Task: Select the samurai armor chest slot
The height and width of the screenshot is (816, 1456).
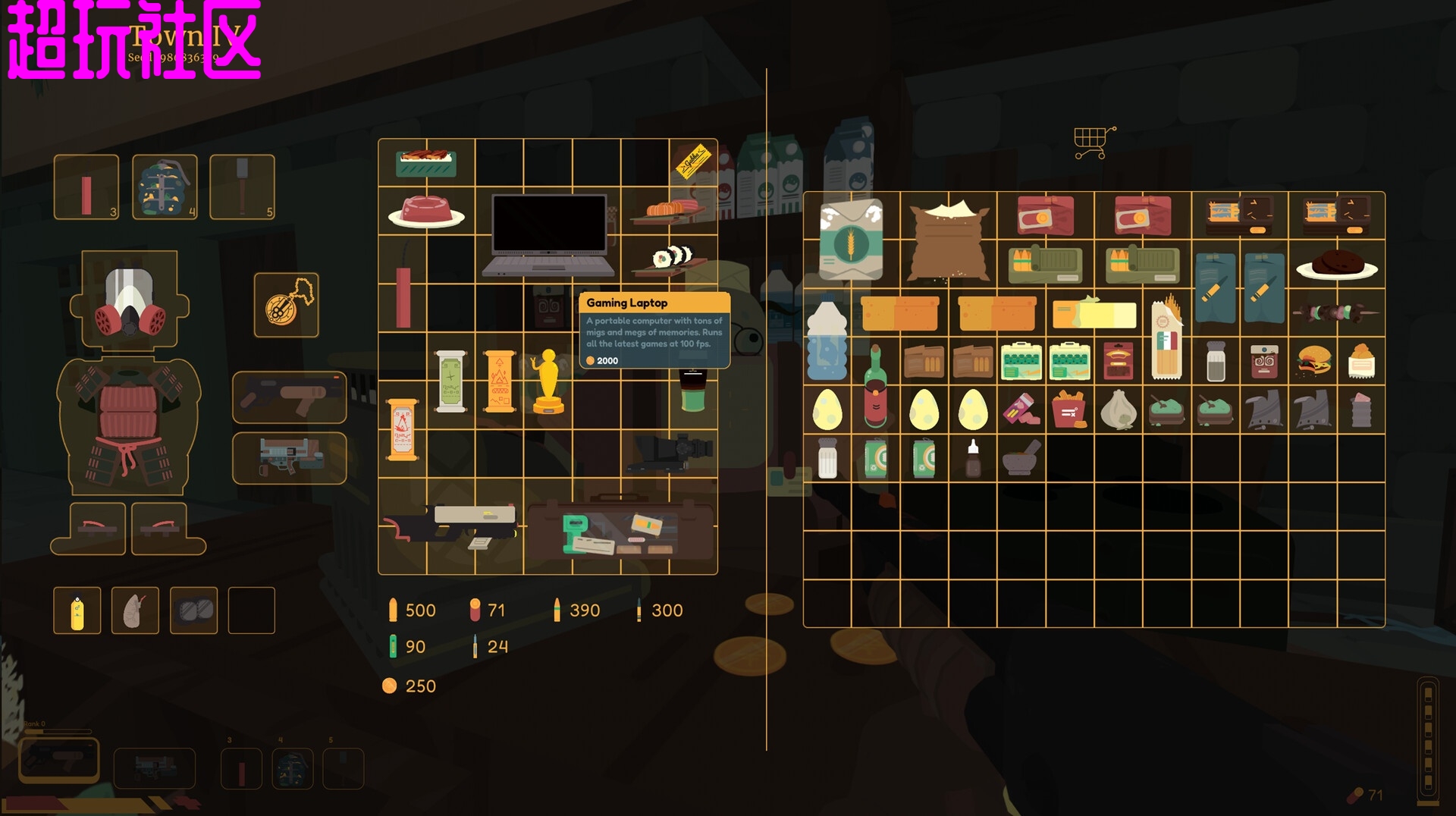Action: 129,425
